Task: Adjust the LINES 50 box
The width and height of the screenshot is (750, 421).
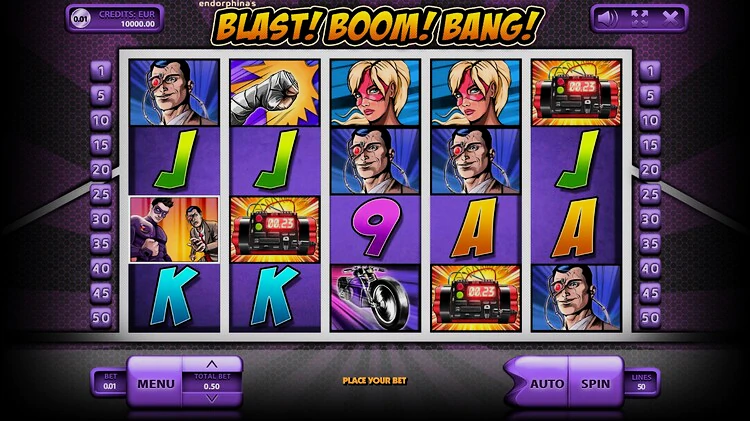Action: click(642, 382)
